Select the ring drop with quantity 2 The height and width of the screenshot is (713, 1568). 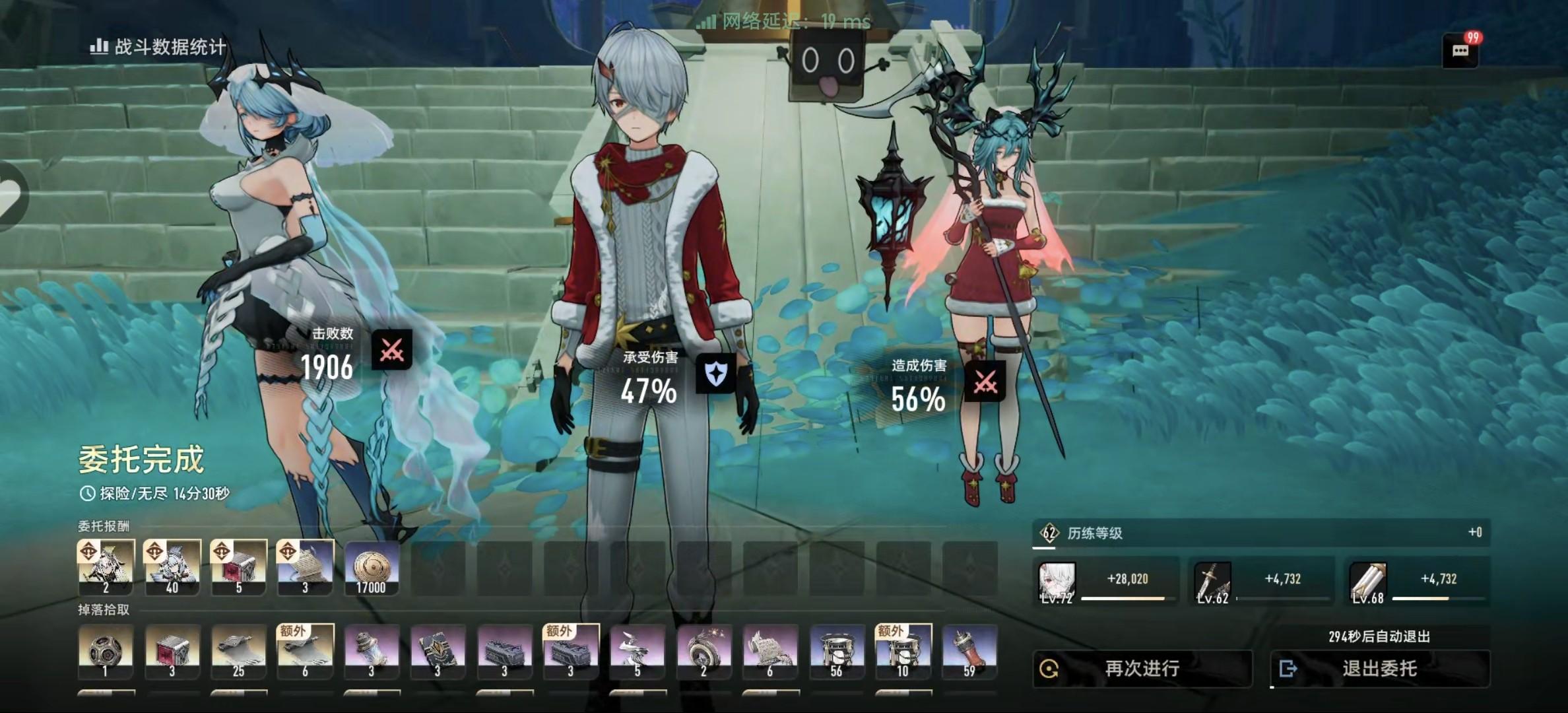click(x=703, y=652)
